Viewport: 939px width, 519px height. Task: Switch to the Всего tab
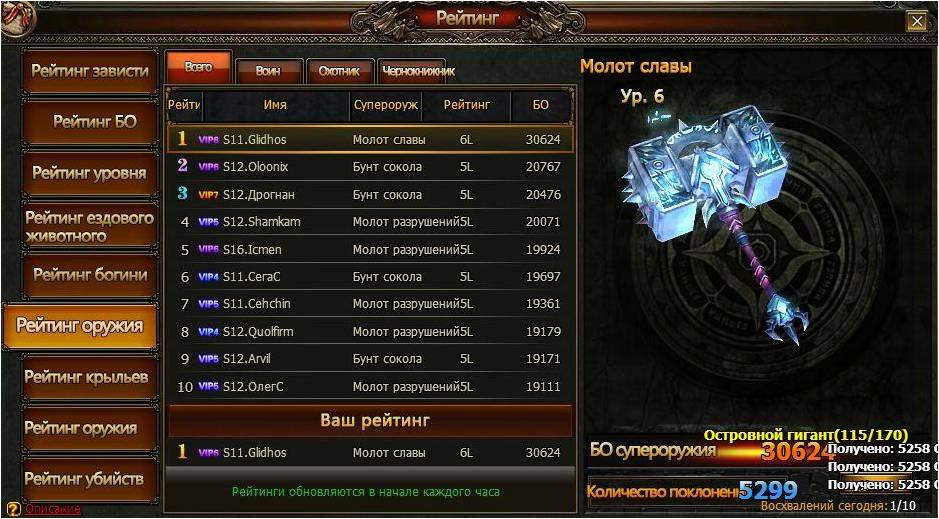(x=198, y=67)
